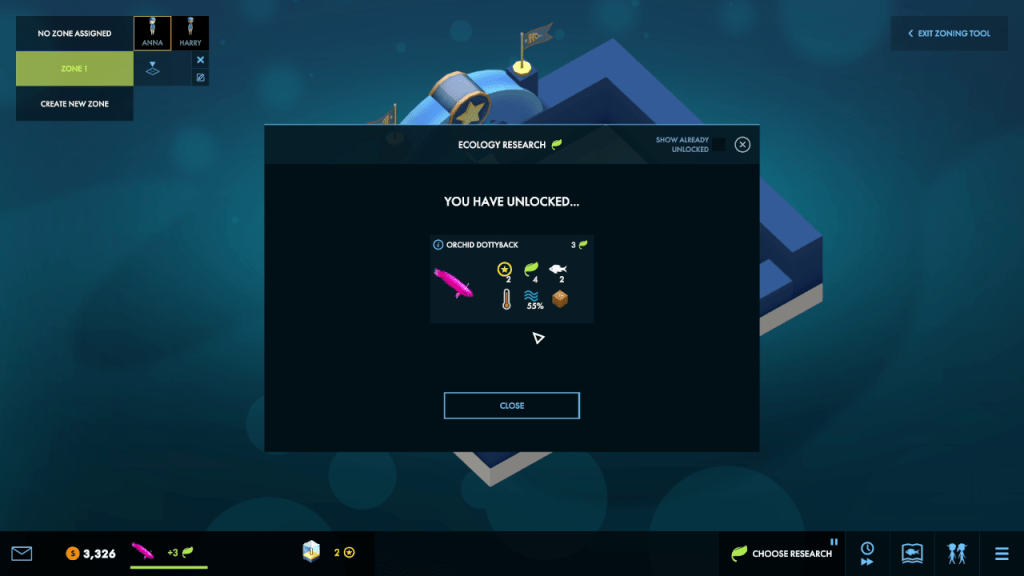Open info for Orchid Dottyback
Image resolution: width=1024 pixels, height=576 pixels.
tap(438, 244)
